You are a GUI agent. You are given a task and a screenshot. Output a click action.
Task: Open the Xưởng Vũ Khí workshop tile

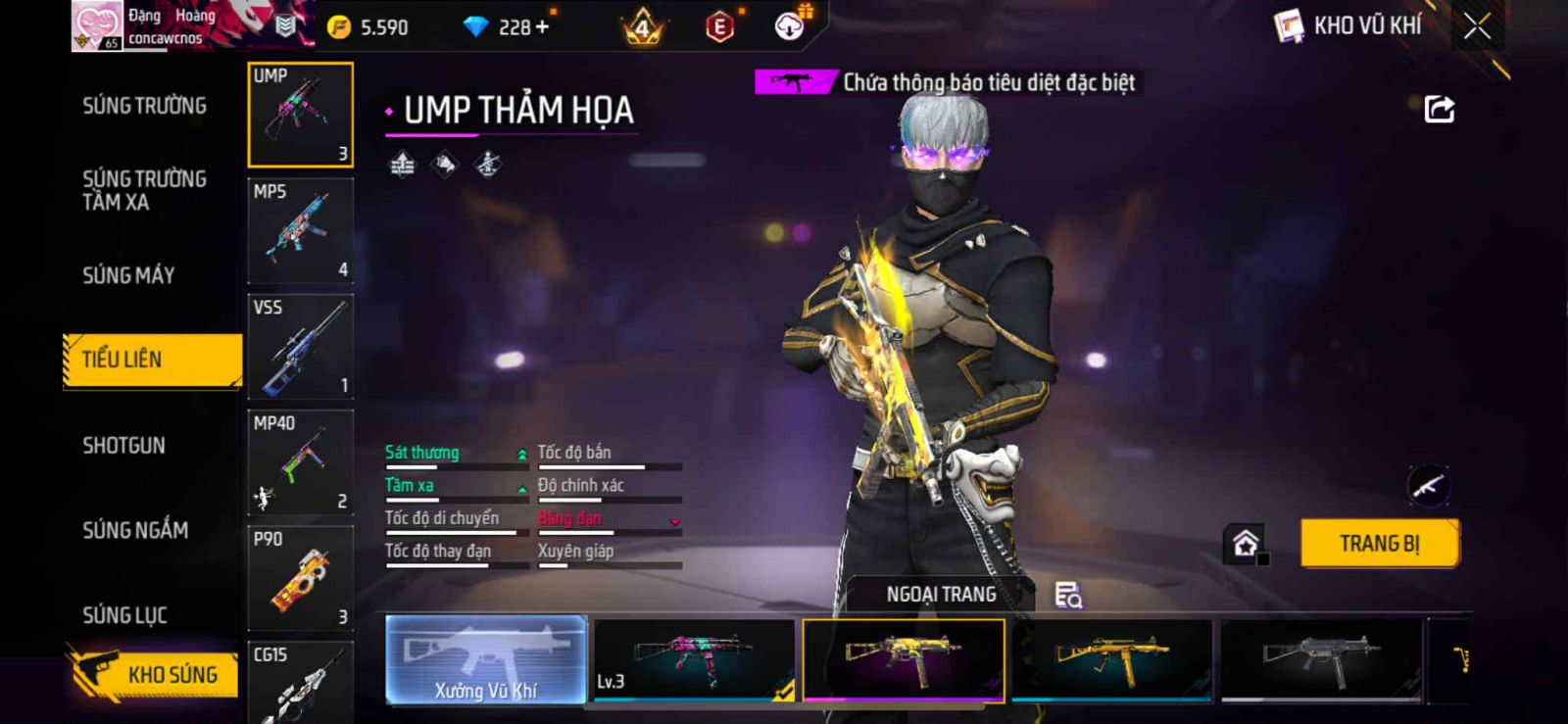point(486,660)
